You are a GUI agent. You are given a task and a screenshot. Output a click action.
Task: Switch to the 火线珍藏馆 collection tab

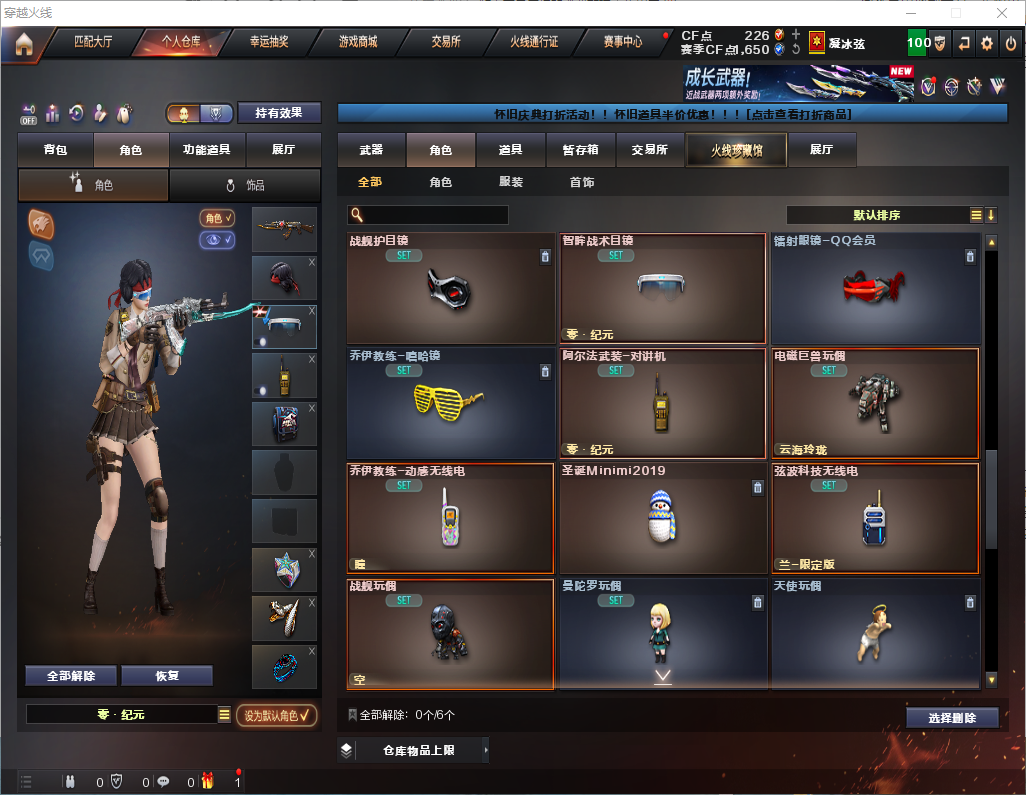tap(736, 150)
